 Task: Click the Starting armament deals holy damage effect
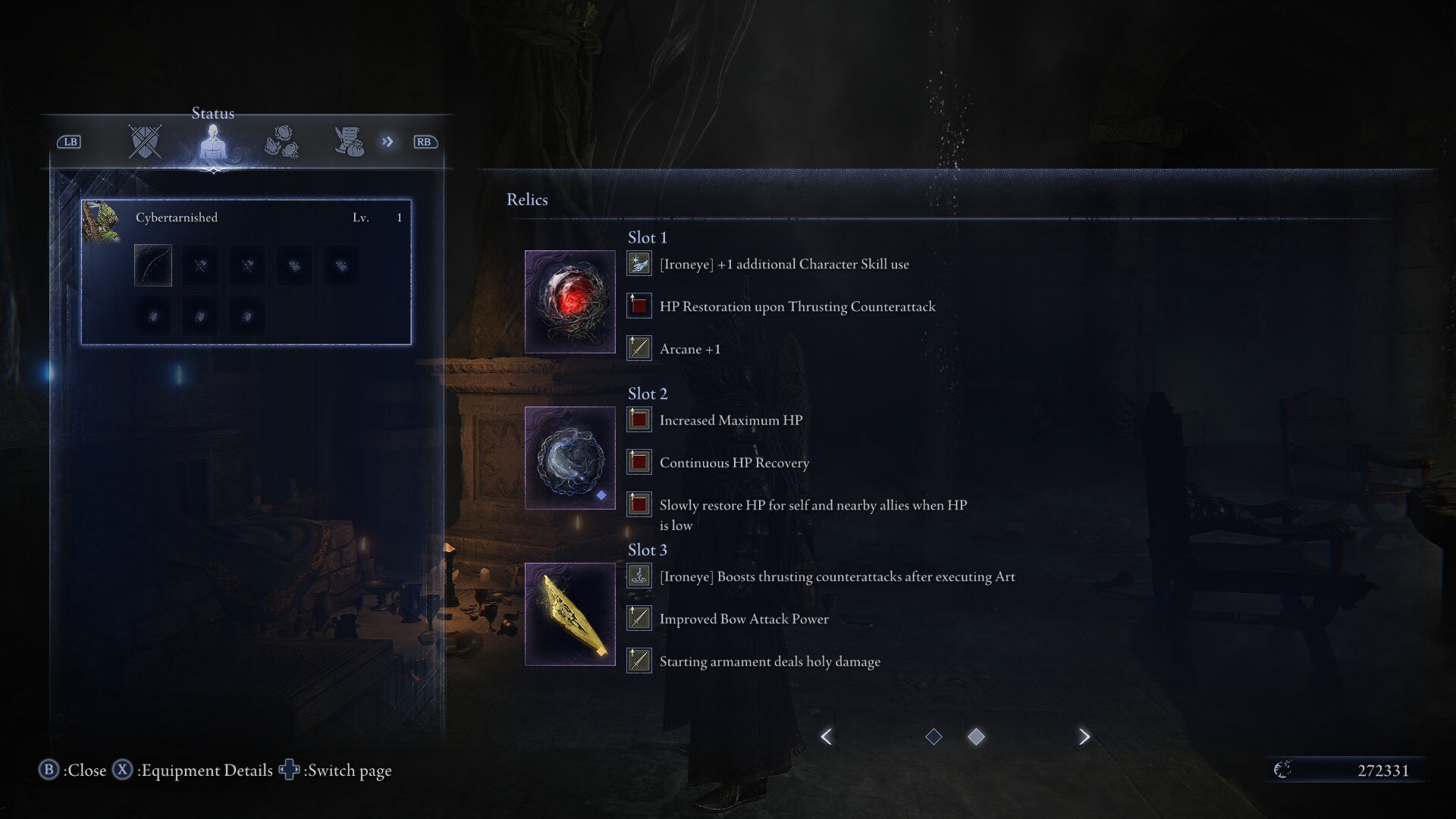click(769, 661)
